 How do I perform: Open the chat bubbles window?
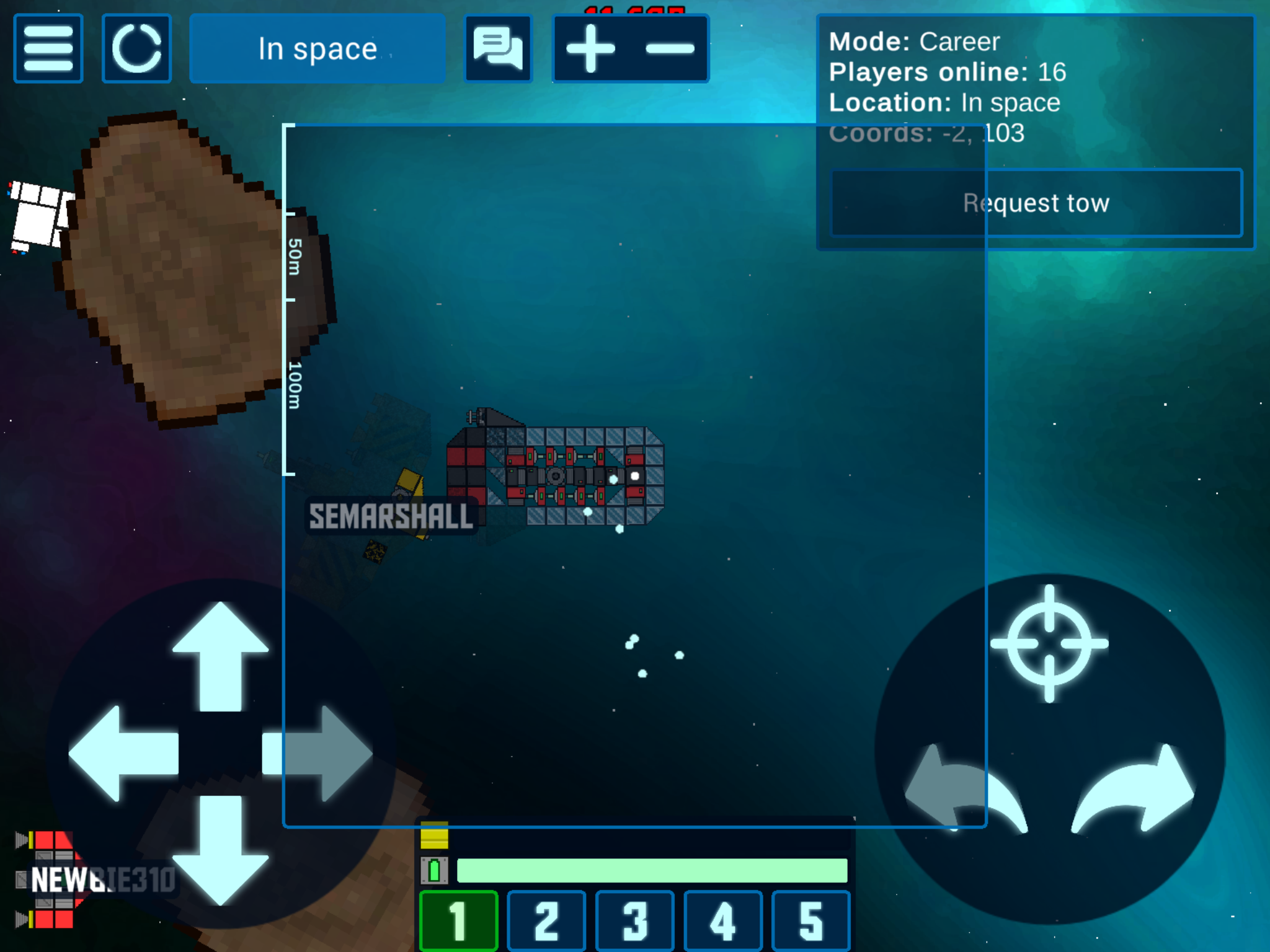(498, 48)
